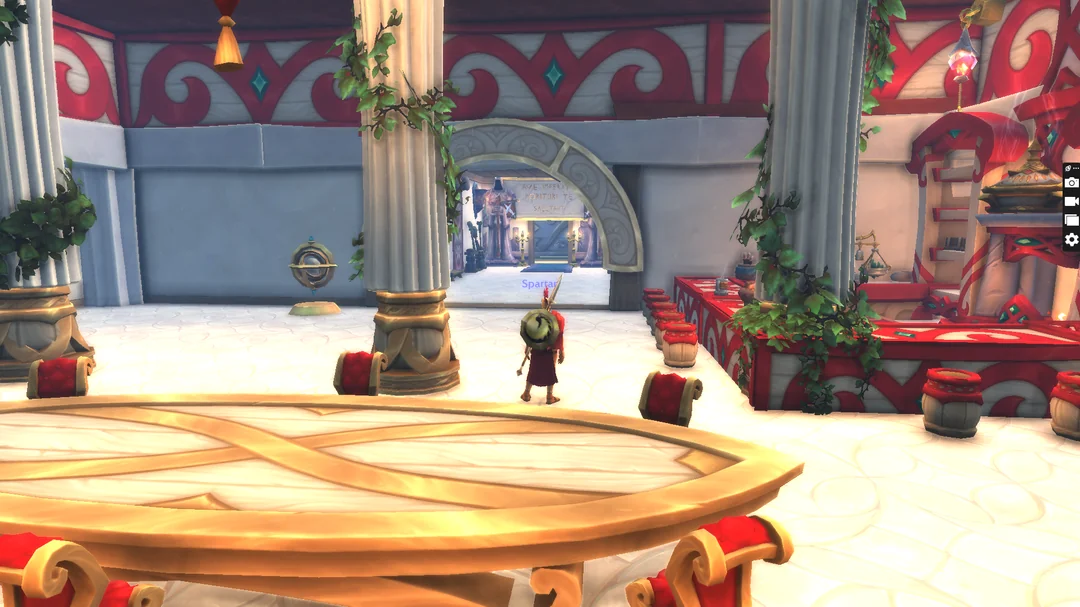Open the captures gallery icon
1080x607 pixels.
1071,220
